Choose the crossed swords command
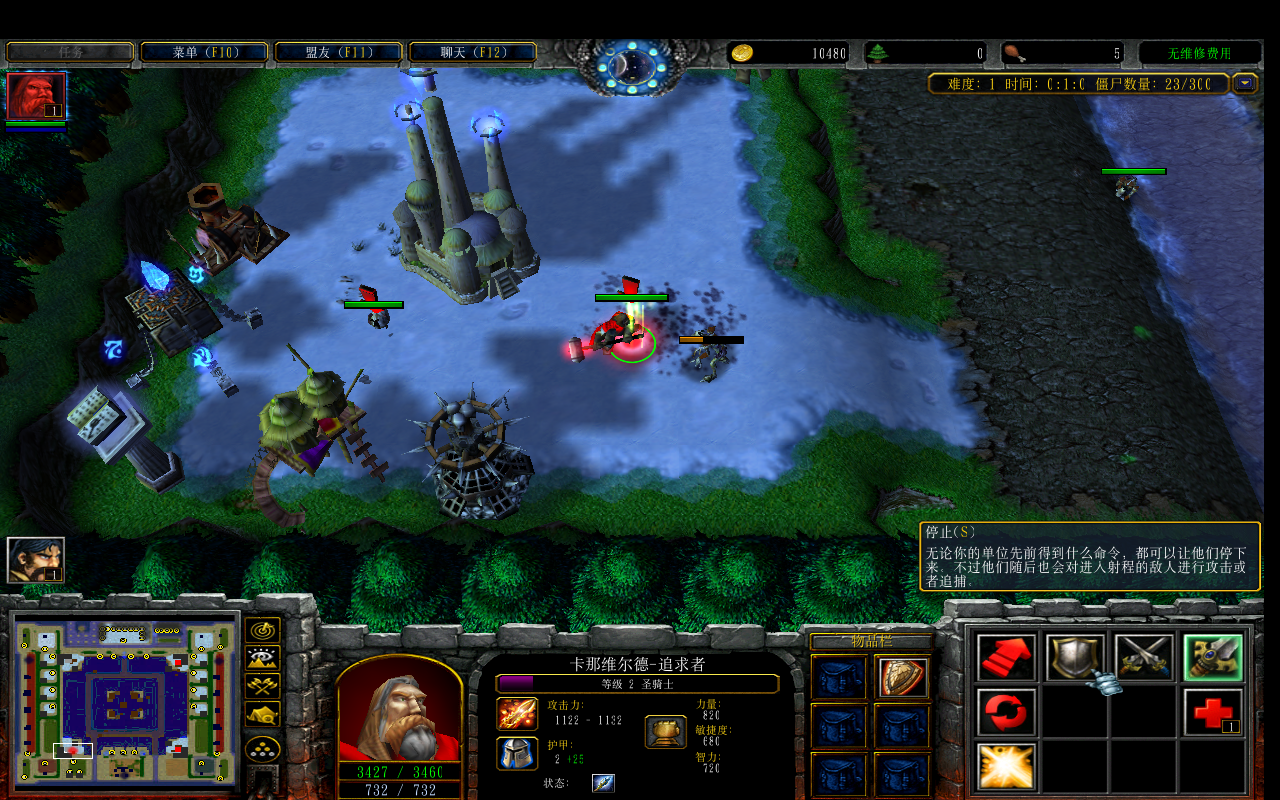 [x=1143, y=657]
